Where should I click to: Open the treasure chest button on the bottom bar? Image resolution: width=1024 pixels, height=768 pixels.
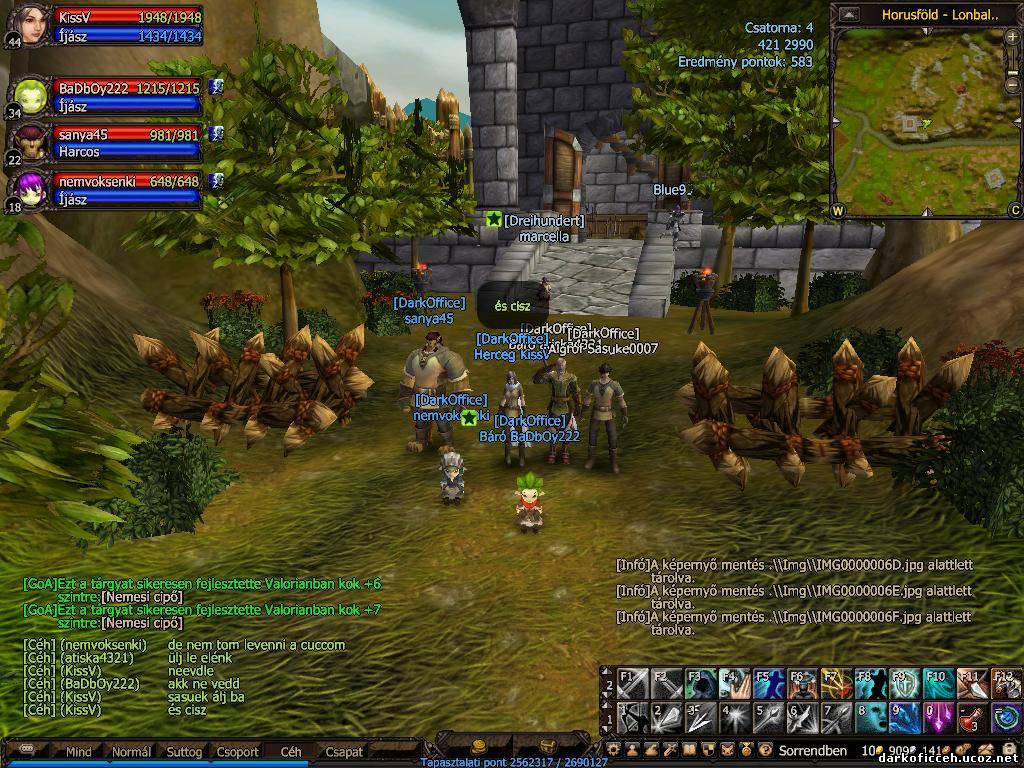(x=548, y=747)
